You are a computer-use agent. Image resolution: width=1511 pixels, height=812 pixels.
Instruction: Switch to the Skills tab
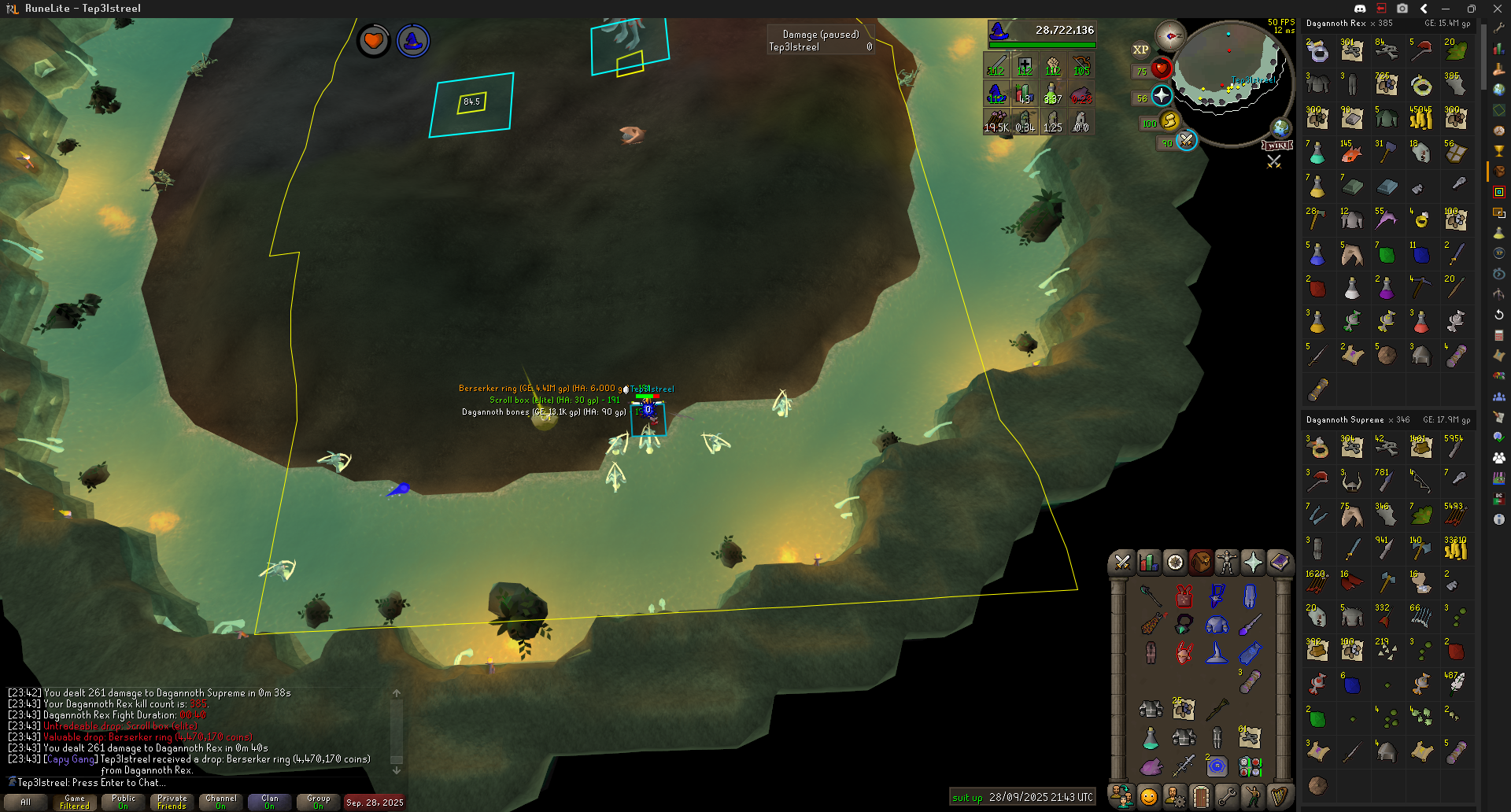point(1148,563)
